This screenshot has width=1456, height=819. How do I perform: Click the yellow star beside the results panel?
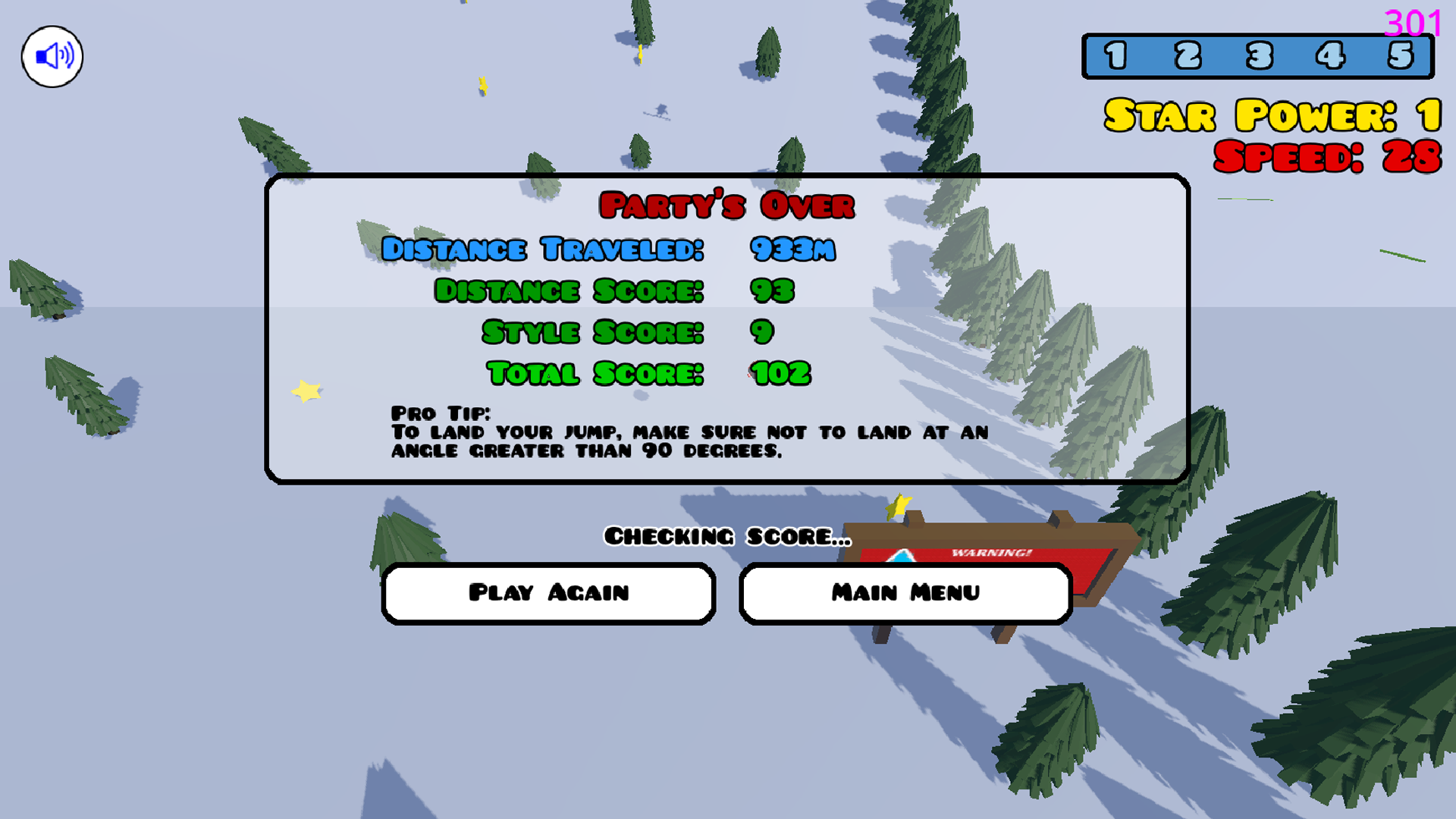coord(305,391)
